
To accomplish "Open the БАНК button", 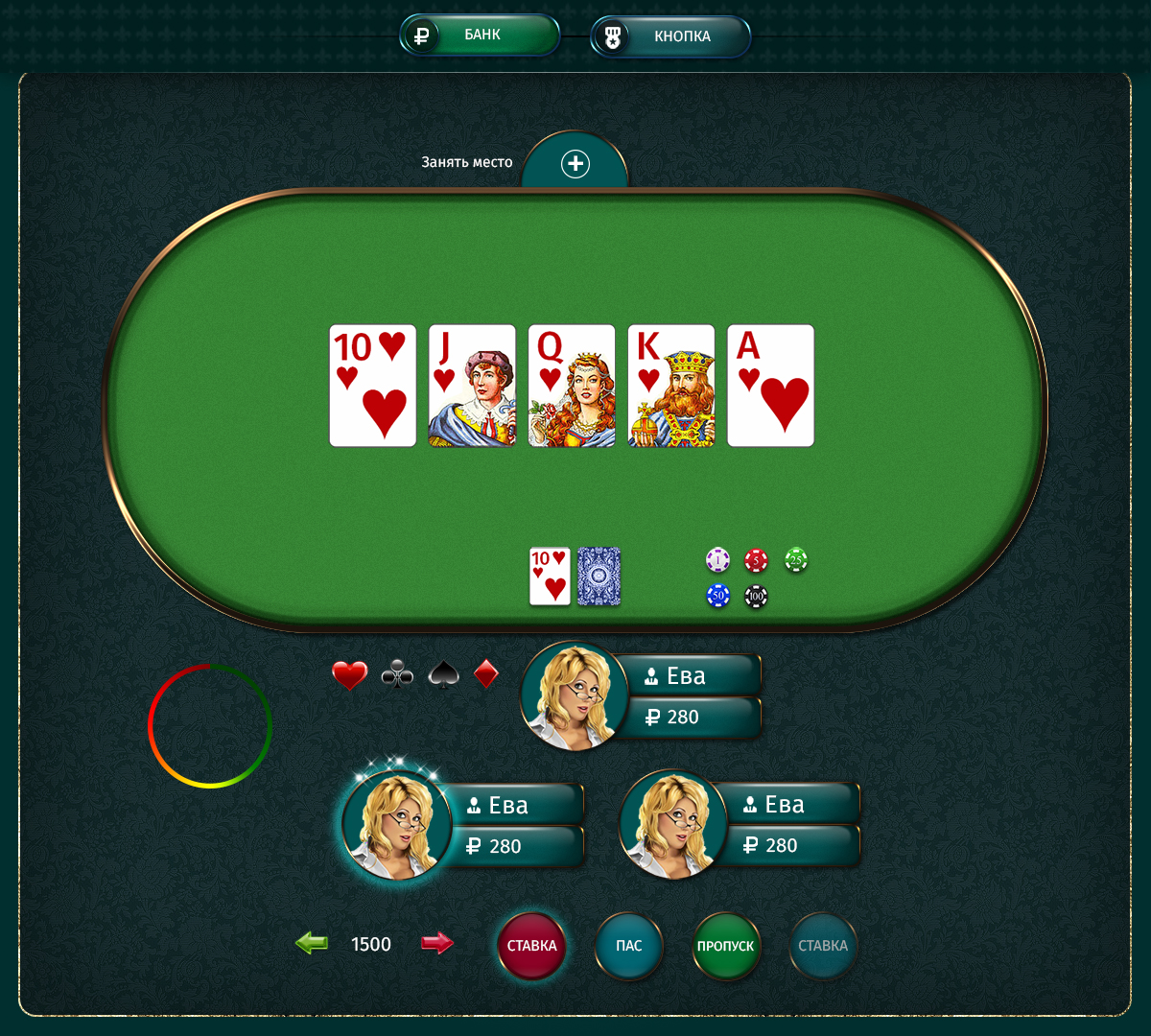I will tap(480, 35).
